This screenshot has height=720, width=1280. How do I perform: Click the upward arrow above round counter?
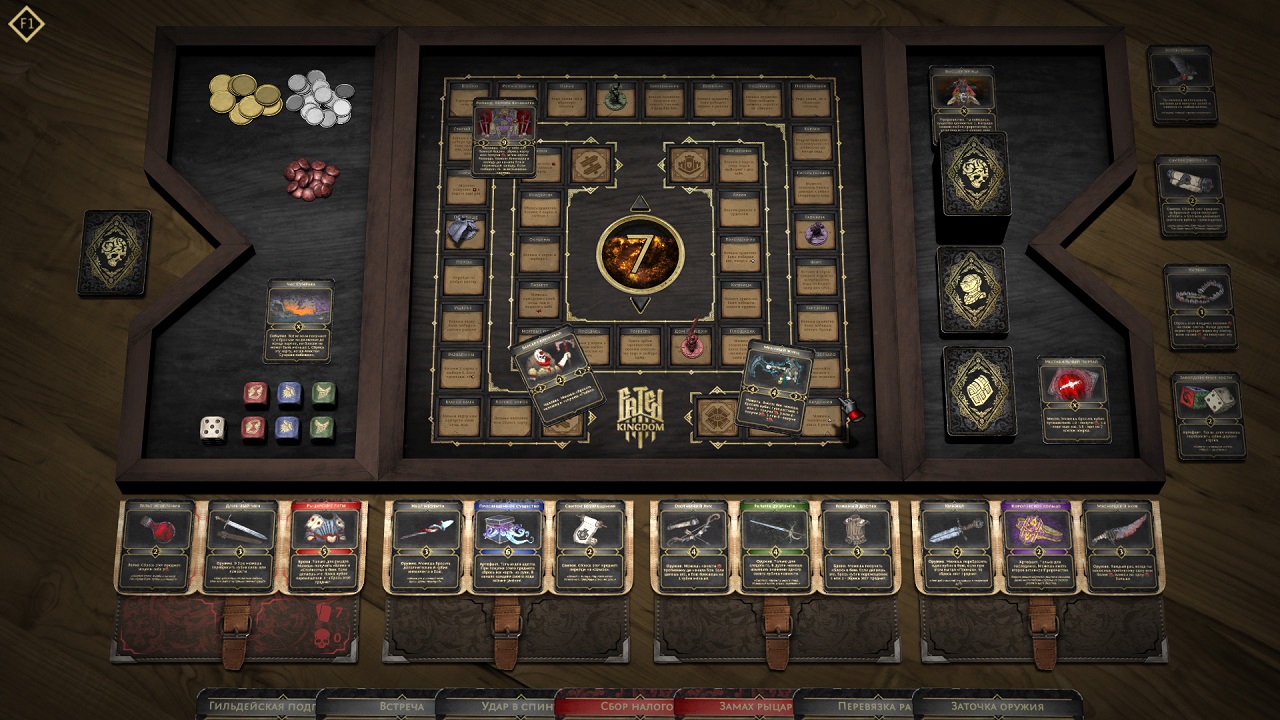click(x=640, y=202)
